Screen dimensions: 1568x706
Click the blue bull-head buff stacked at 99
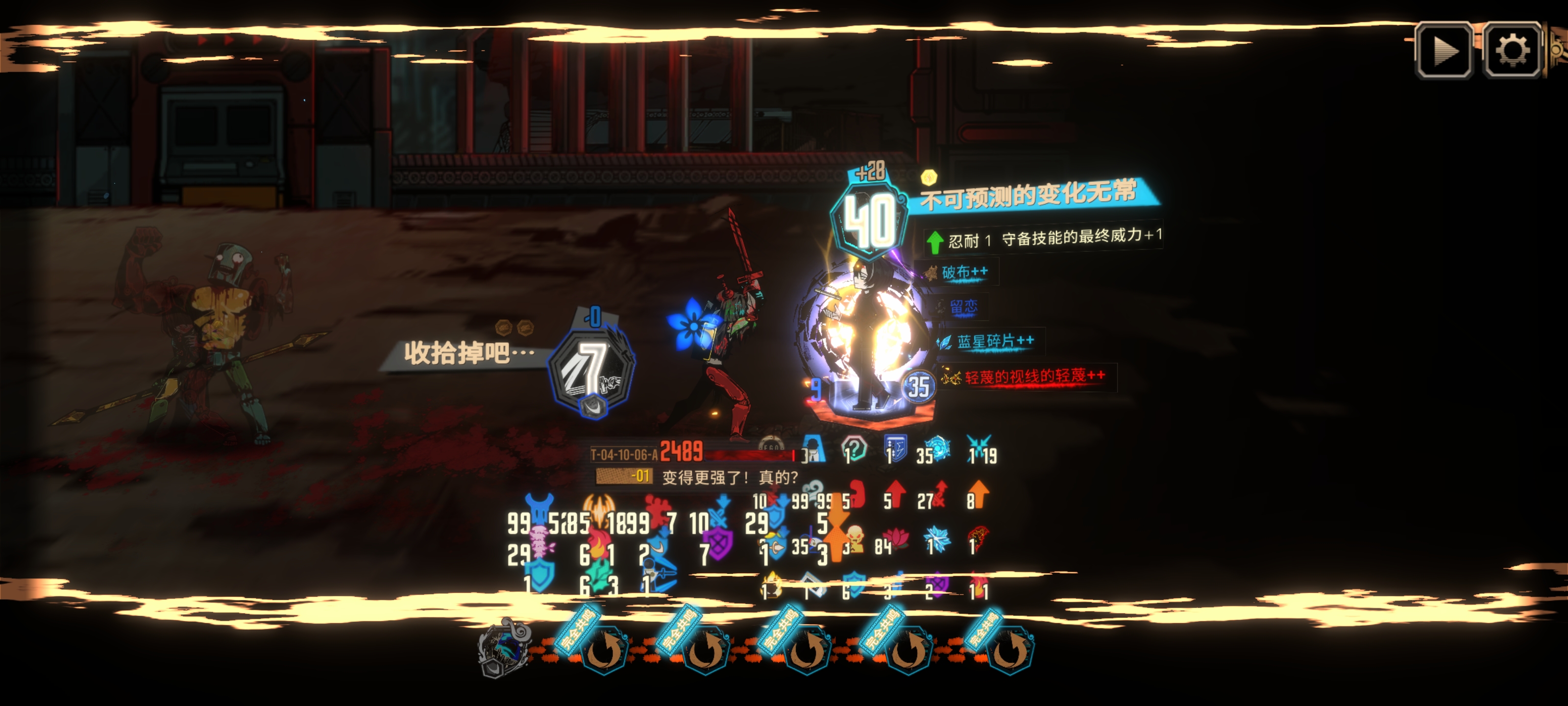(x=540, y=505)
